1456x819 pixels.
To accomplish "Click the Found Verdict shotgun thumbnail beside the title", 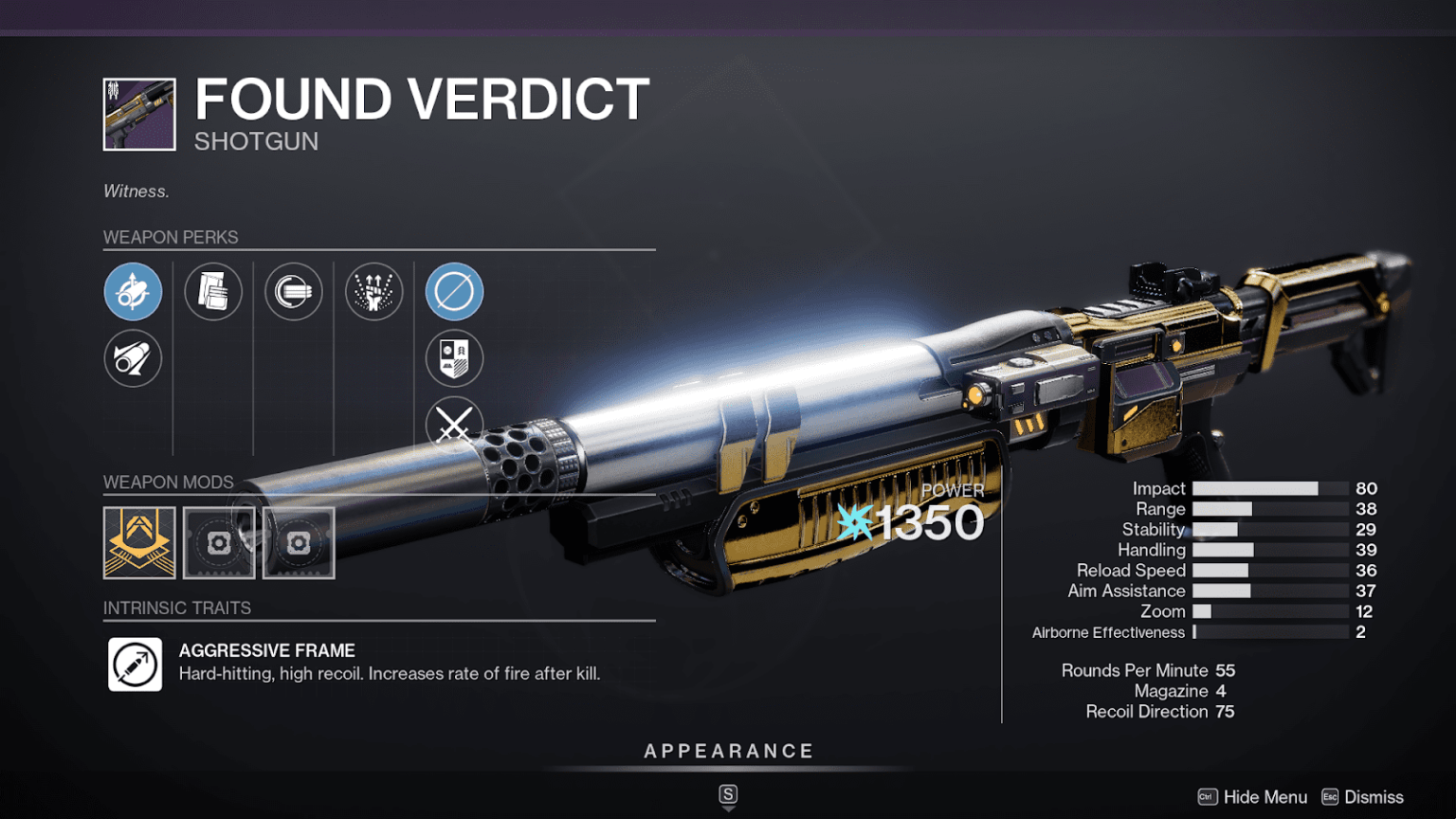I will point(137,113).
